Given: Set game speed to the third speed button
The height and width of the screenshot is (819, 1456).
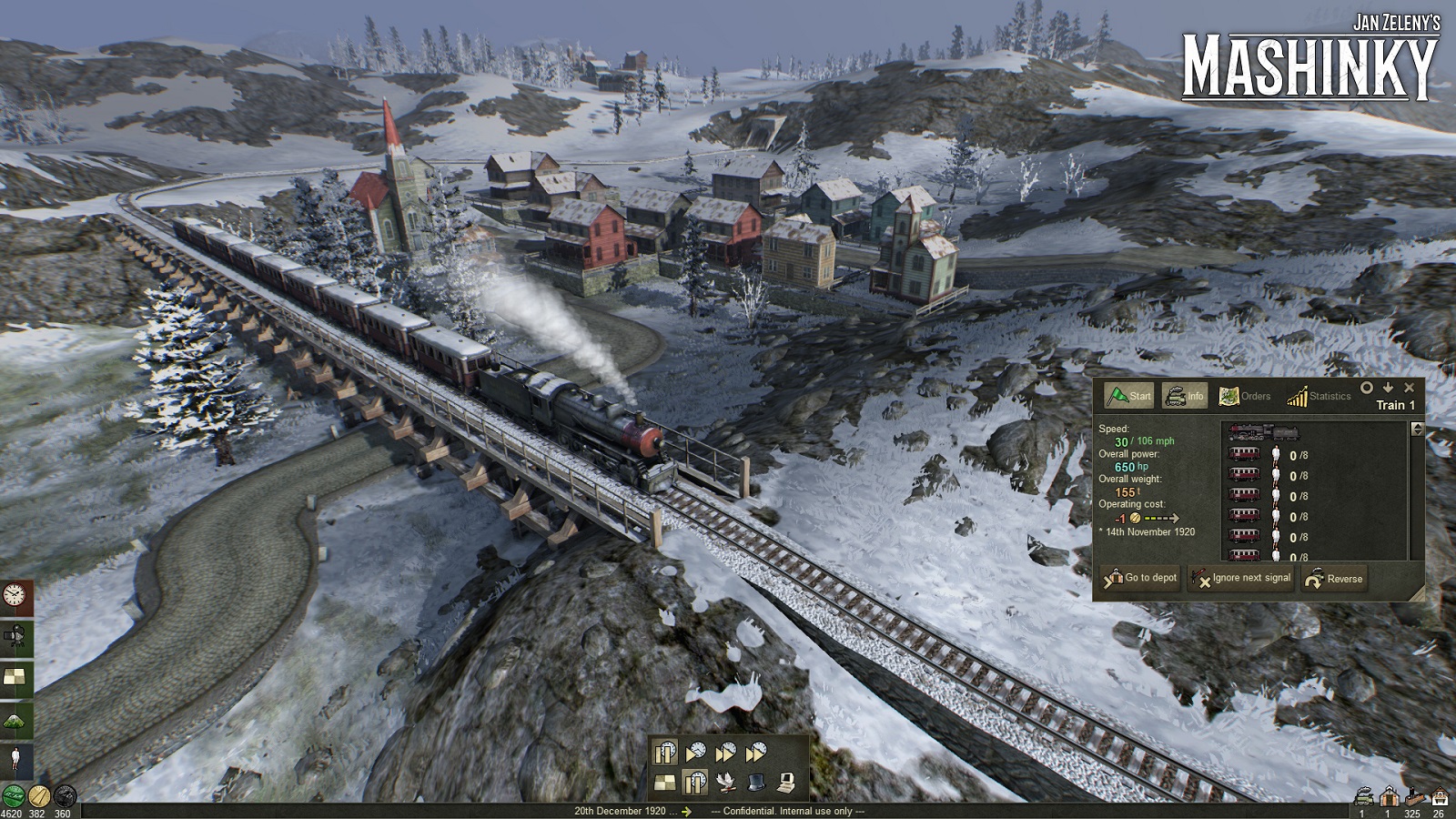Looking at the screenshot, I should tap(725, 753).
